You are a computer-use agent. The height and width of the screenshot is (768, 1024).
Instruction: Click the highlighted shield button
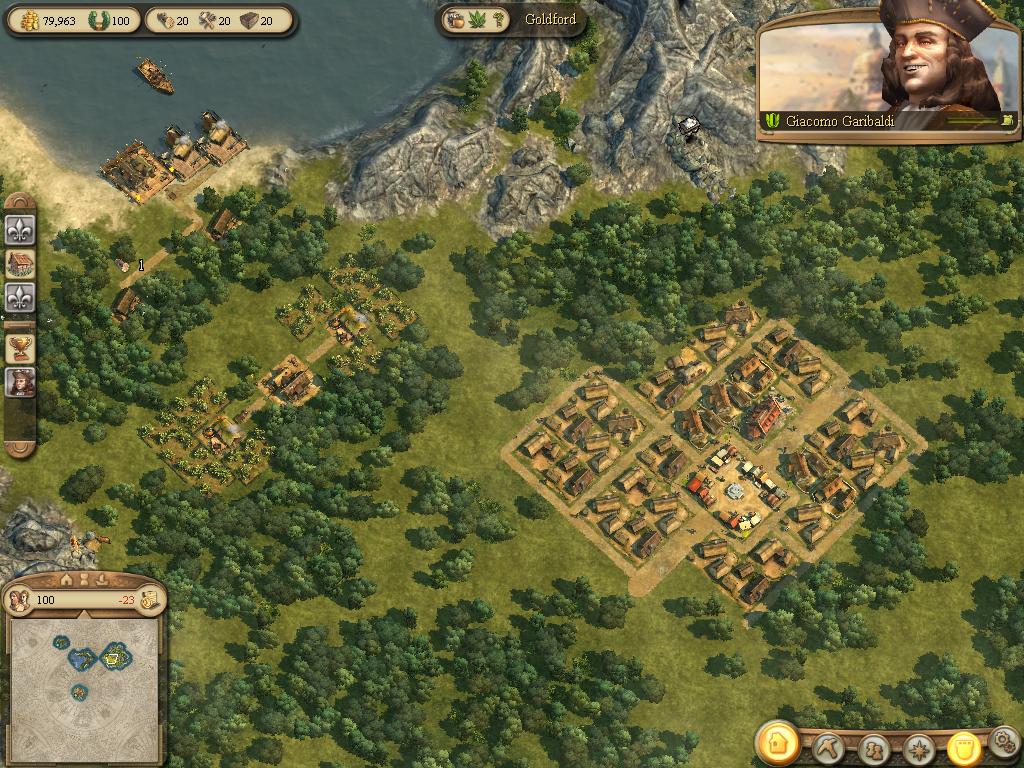[962, 748]
